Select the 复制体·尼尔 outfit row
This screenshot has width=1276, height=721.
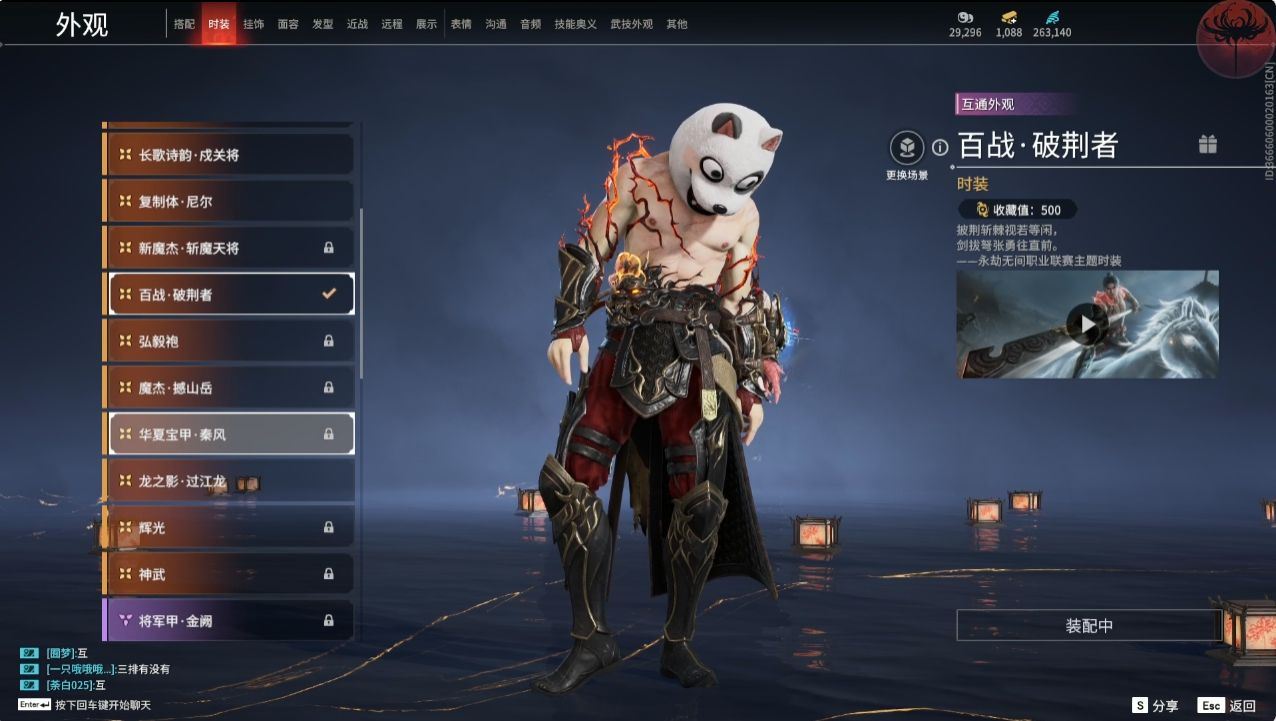pos(229,201)
